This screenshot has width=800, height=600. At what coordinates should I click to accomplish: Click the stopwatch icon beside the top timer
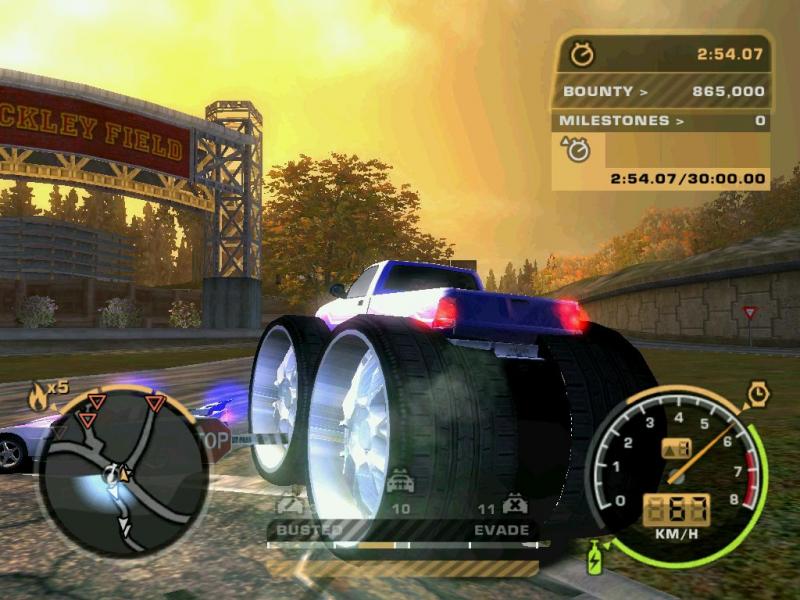[x=582, y=55]
